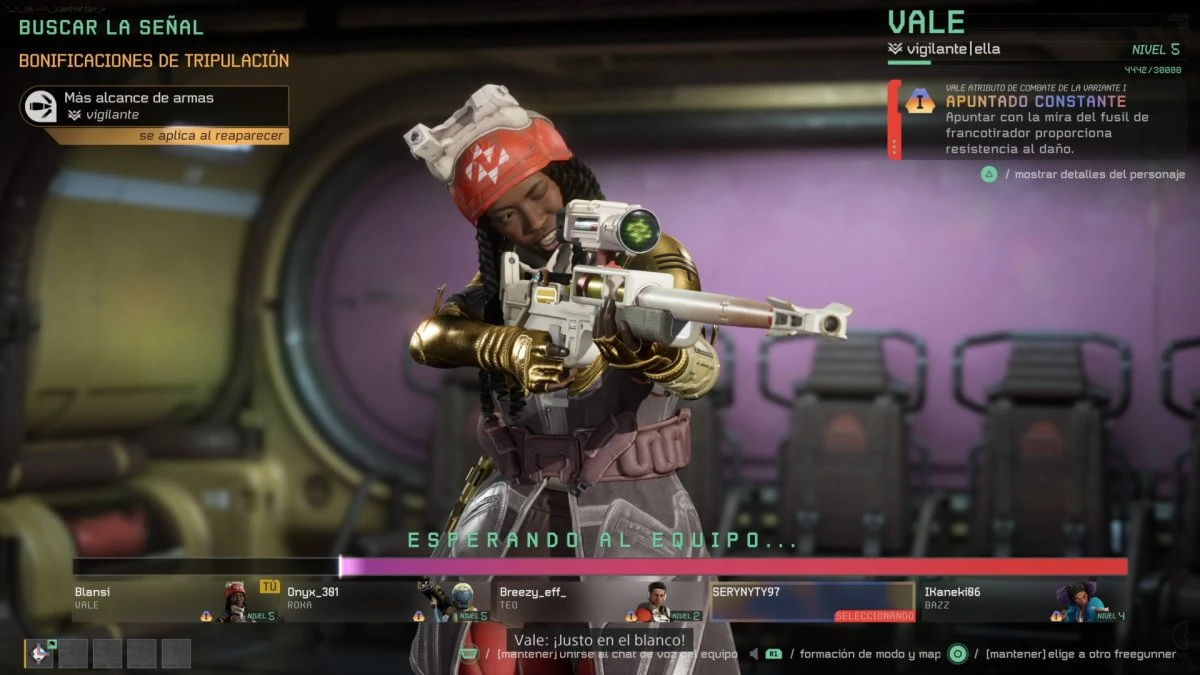Viewport: 1200px width, 675px height.
Task: Select Blansi's Vale player card
Action: [x=176, y=601]
